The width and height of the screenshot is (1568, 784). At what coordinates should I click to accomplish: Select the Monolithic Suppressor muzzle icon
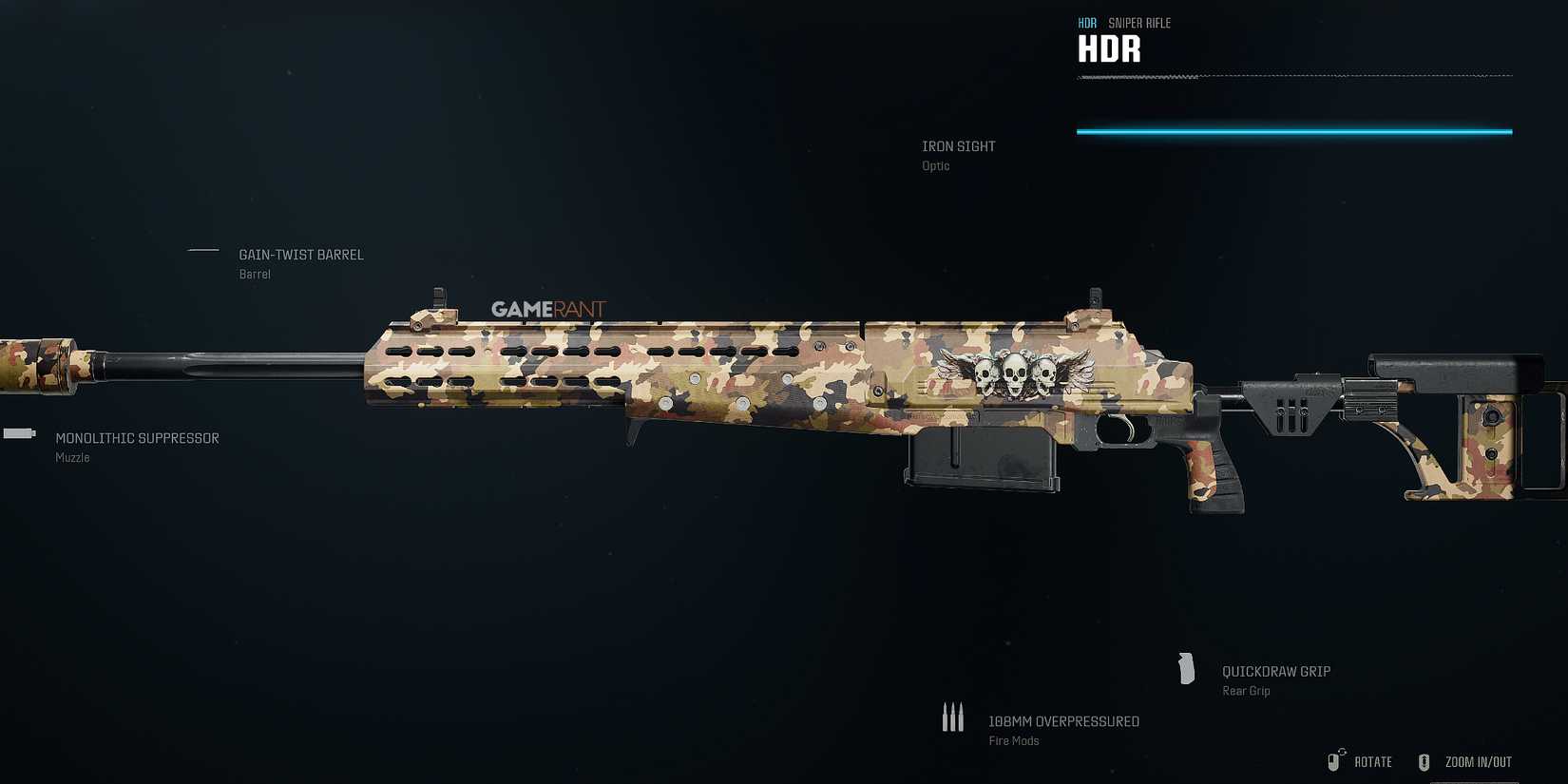pyautogui.click(x=17, y=433)
